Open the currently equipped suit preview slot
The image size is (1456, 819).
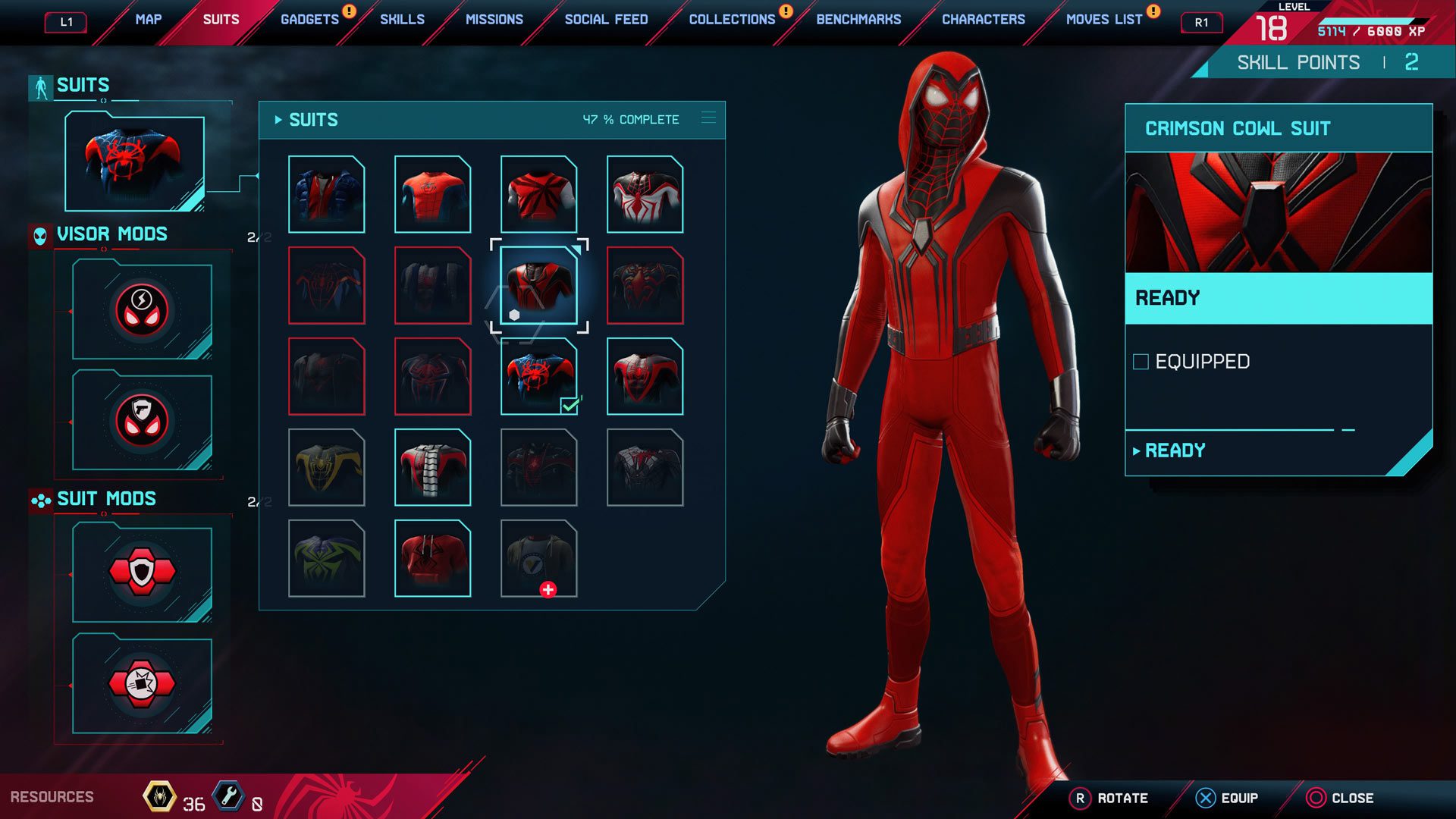click(134, 162)
